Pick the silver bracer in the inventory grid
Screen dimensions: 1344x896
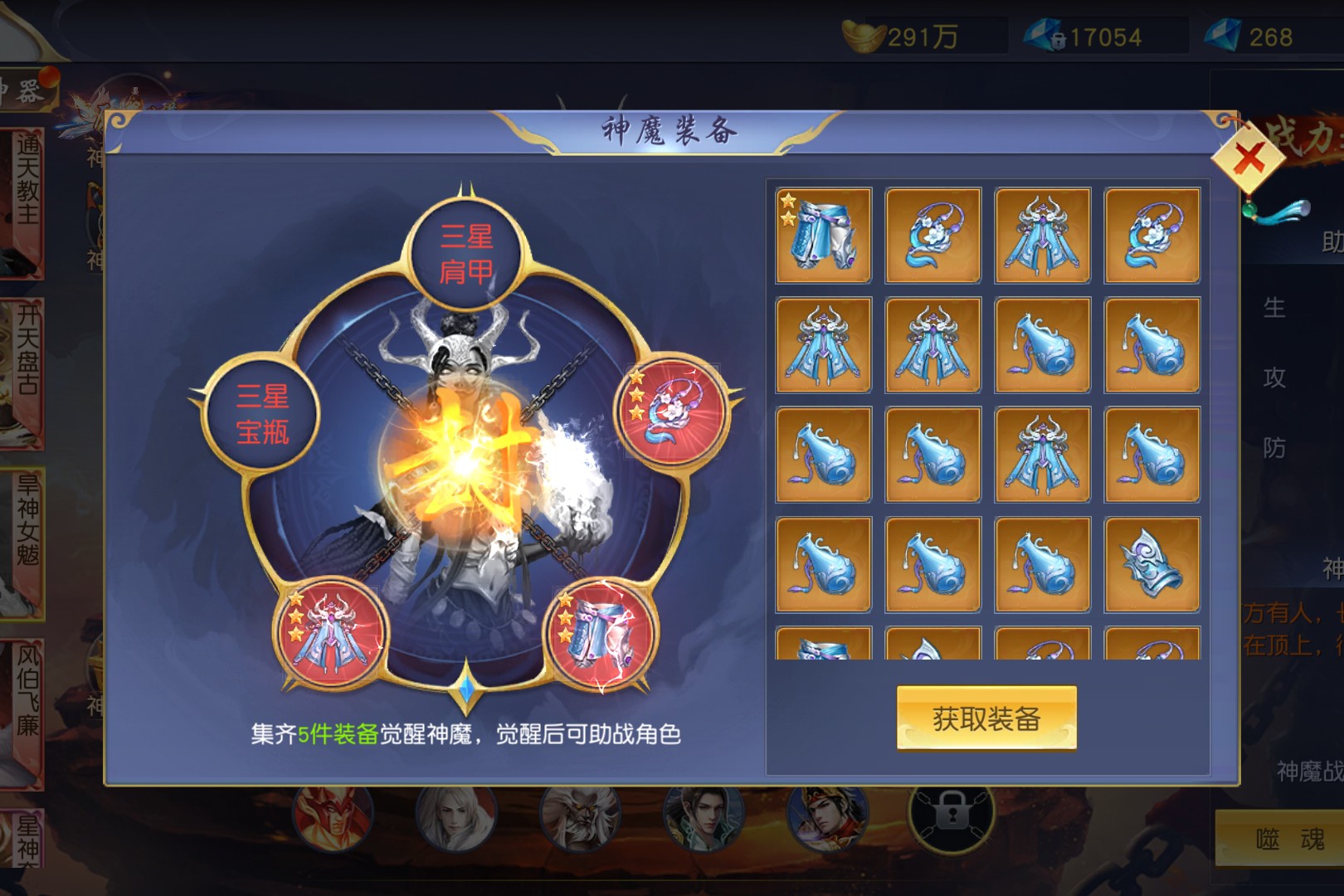pos(1152,564)
